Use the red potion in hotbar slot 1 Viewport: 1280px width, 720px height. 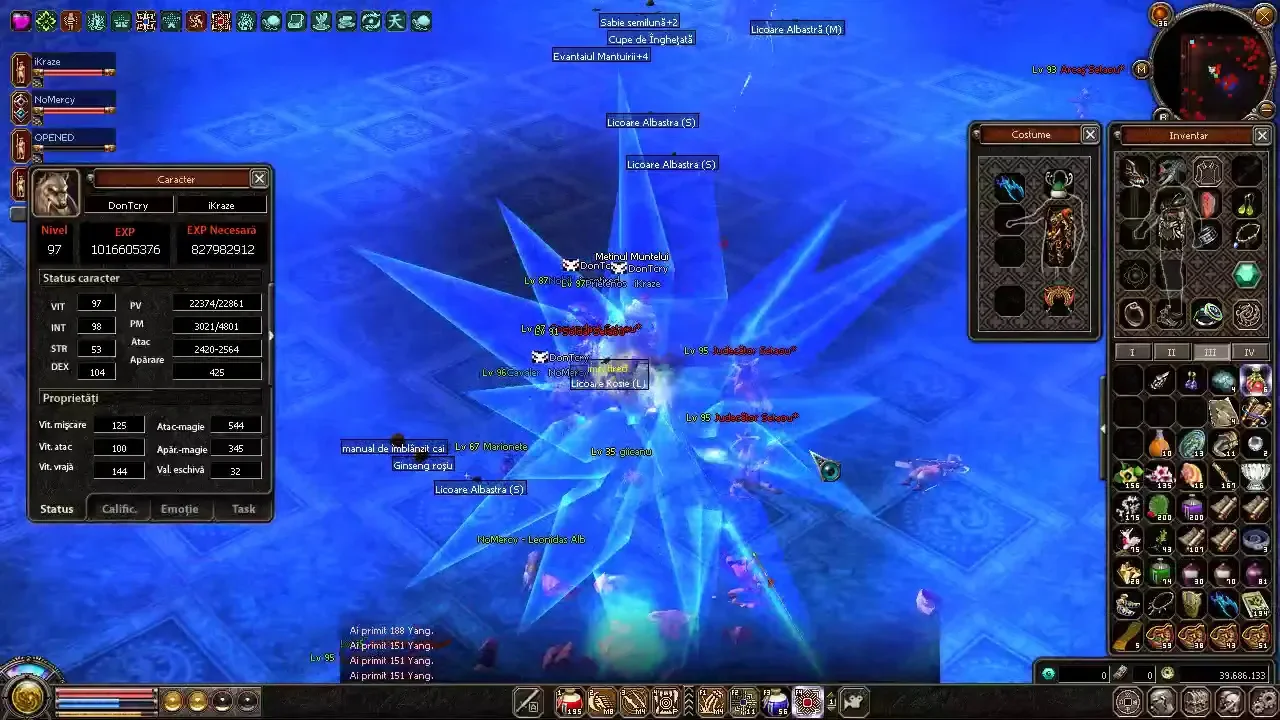(x=570, y=701)
